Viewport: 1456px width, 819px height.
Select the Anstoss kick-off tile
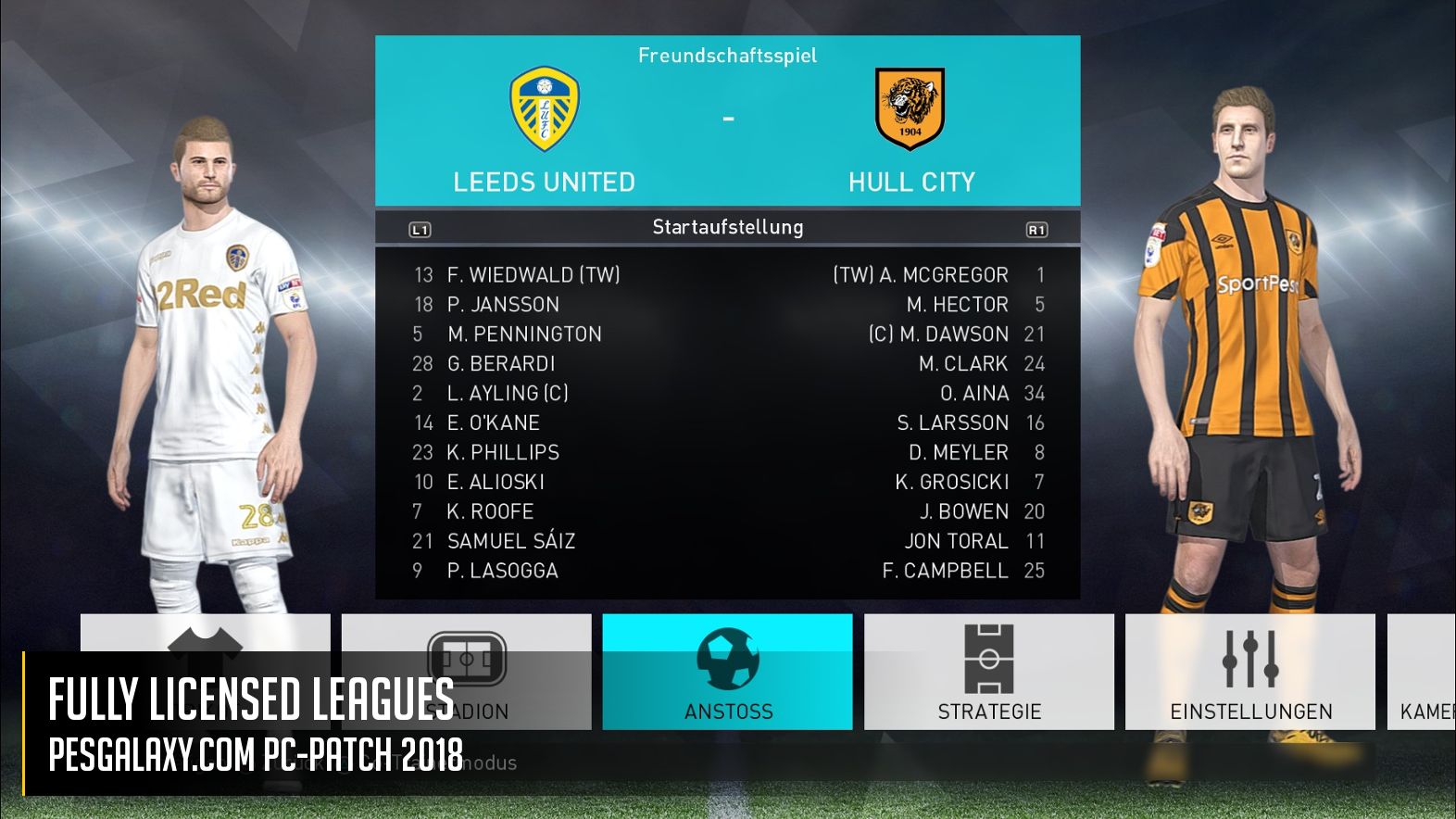(x=727, y=672)
